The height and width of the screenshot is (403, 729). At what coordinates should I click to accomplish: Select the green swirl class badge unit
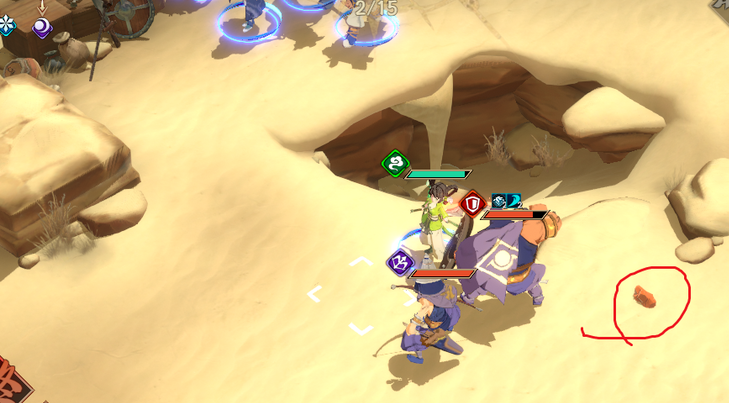pyautogui.click(x=396, y=163)
